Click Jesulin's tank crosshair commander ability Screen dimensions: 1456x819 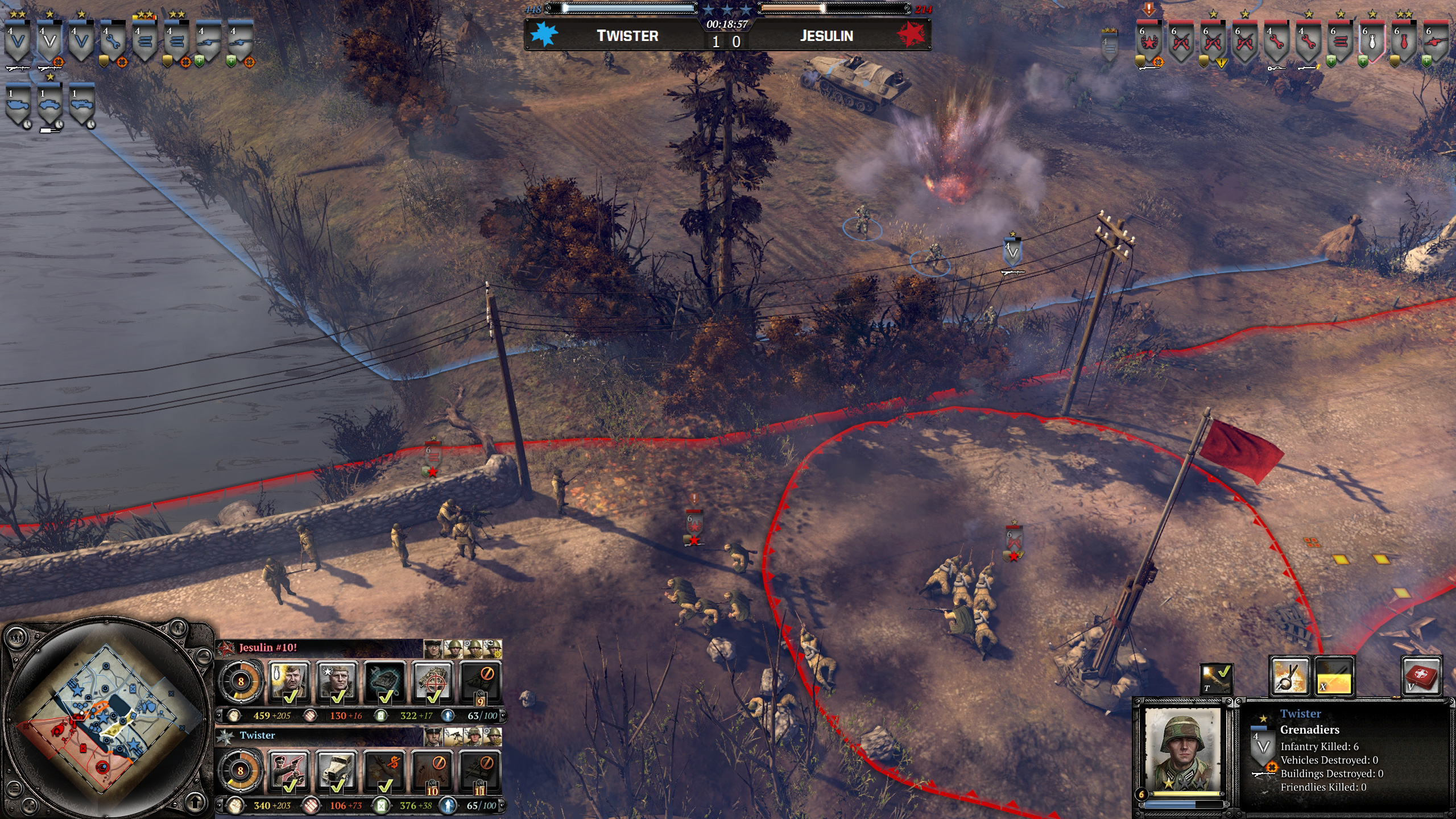[x=433, y=681]
